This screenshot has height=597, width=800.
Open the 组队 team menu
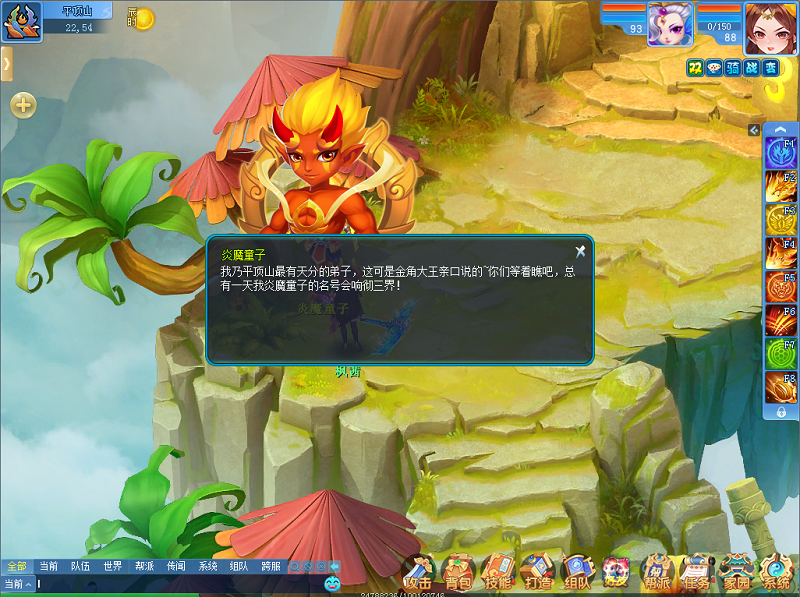tap(577, 573)
